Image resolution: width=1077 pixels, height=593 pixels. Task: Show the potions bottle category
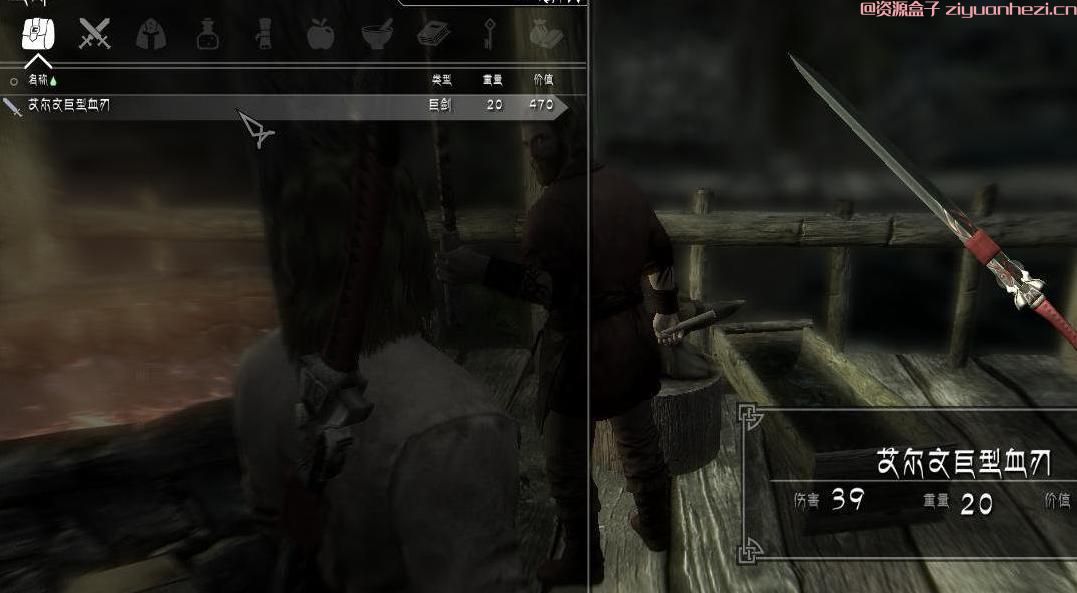[208, 35]
